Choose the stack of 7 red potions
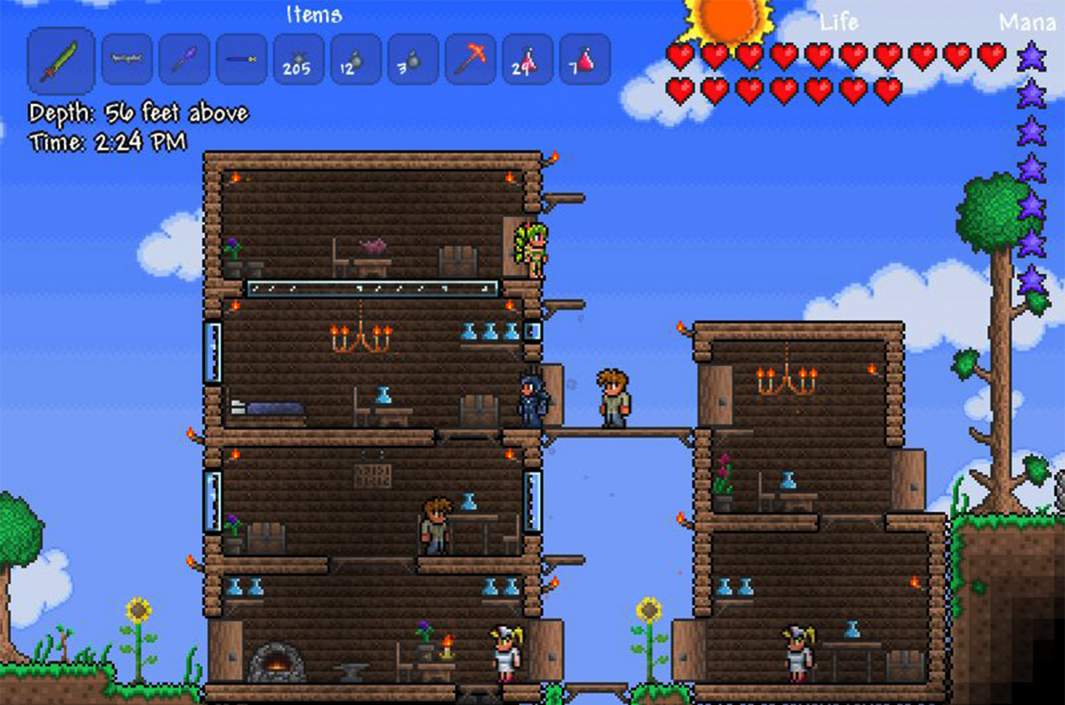The height and width of the screenshot is (705, 1065). (x=585, y=60)
